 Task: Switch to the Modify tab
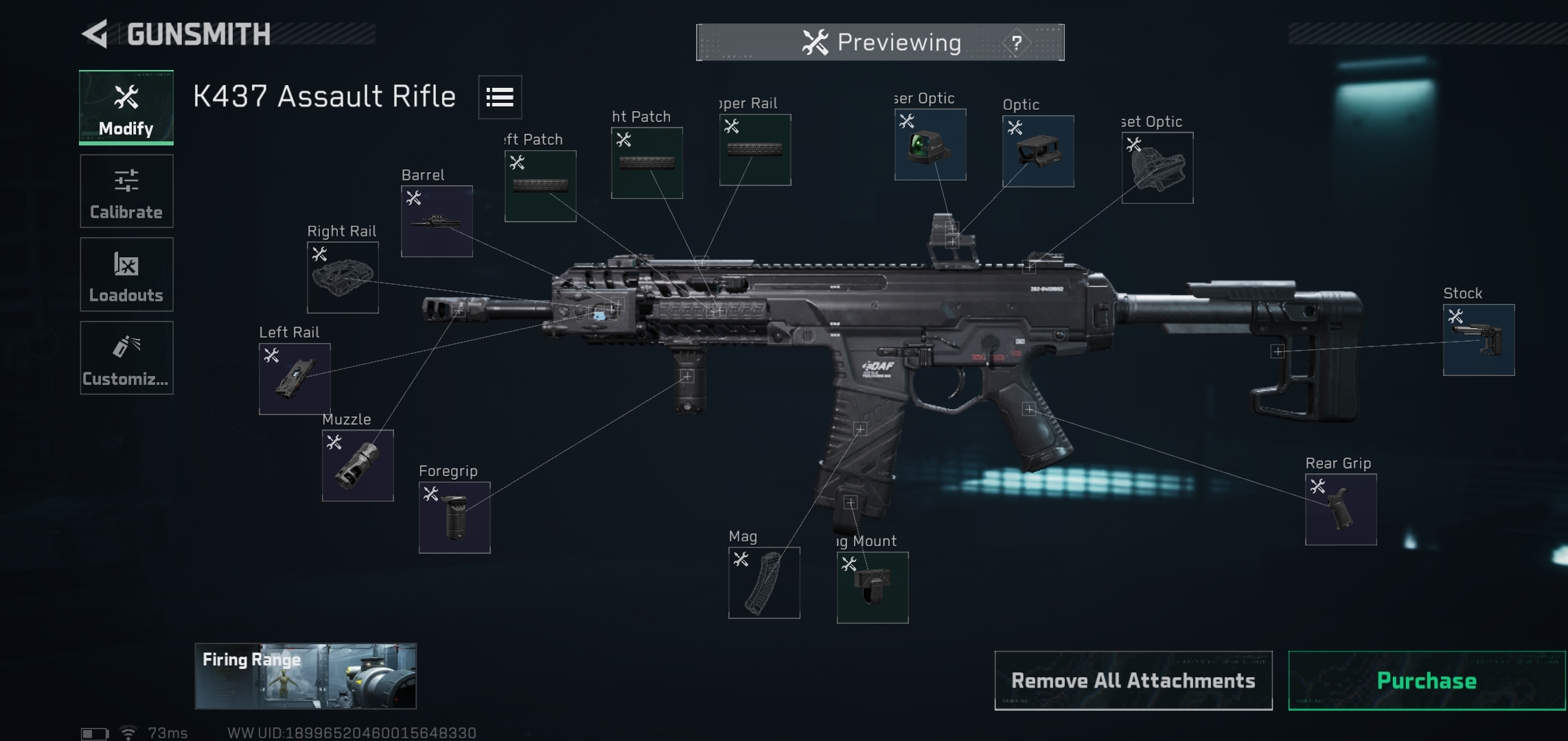pyautogui.click(x=126, y=108)
